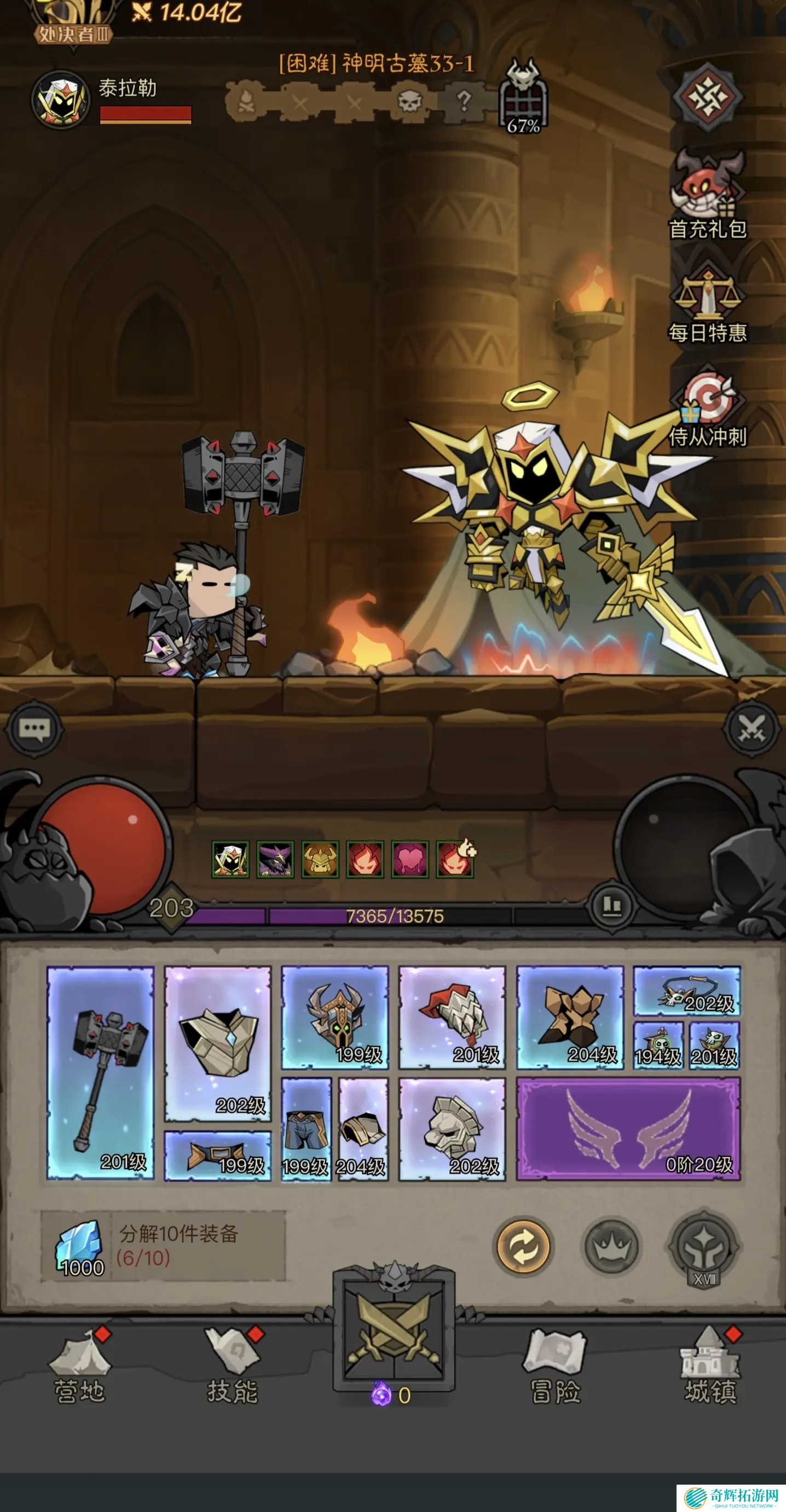The height and width of the screenshot is (1512, 786).
Task: Switch to the 技能 skills tab
Action: (233, 1366)
